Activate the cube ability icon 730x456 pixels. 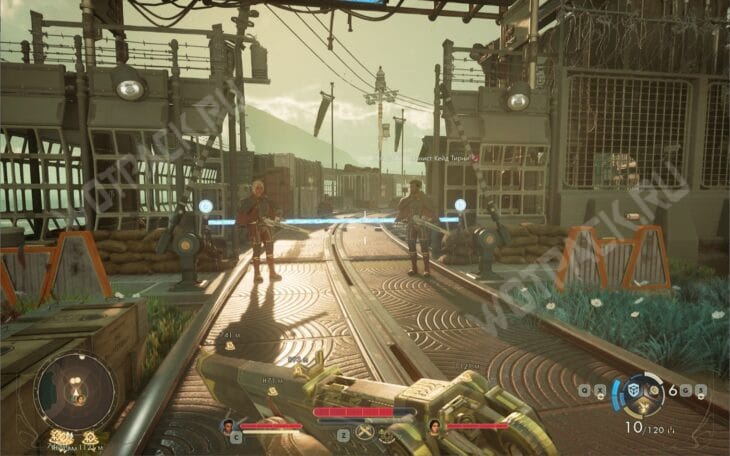click(x=632, y=389)
